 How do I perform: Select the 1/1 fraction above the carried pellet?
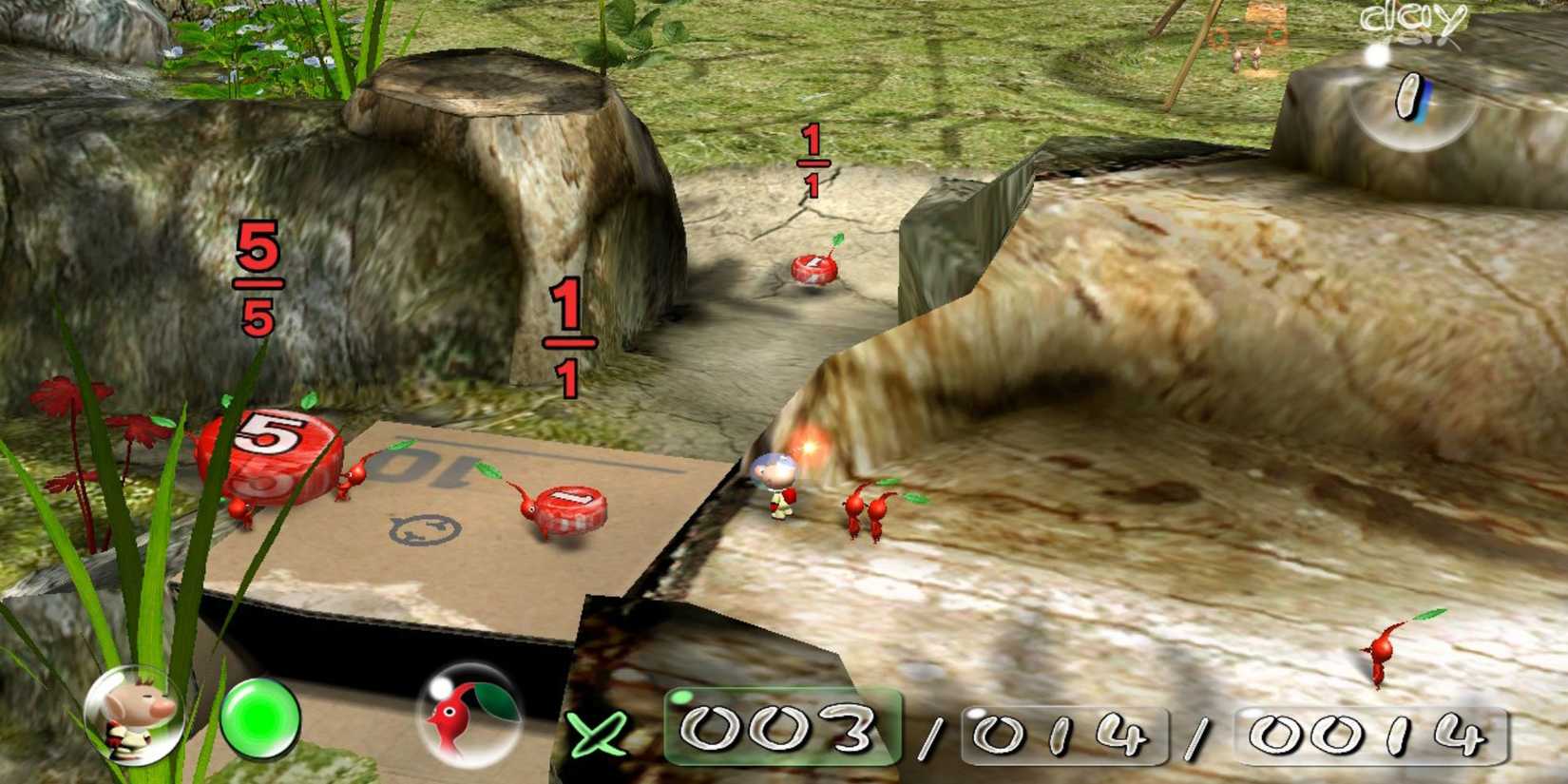pos(813,162)
